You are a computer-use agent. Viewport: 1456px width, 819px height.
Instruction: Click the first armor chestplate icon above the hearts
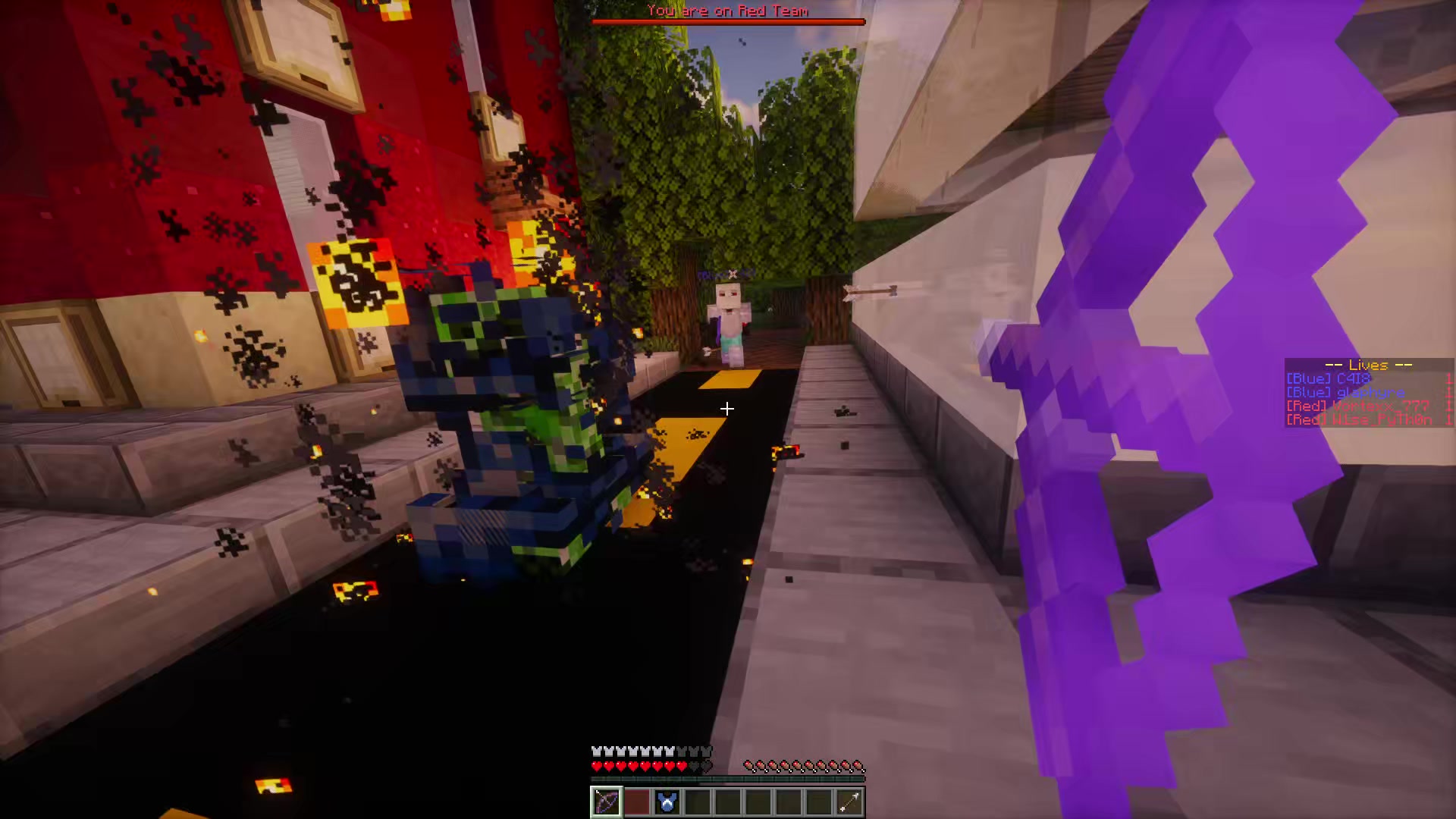coord(598,752)
